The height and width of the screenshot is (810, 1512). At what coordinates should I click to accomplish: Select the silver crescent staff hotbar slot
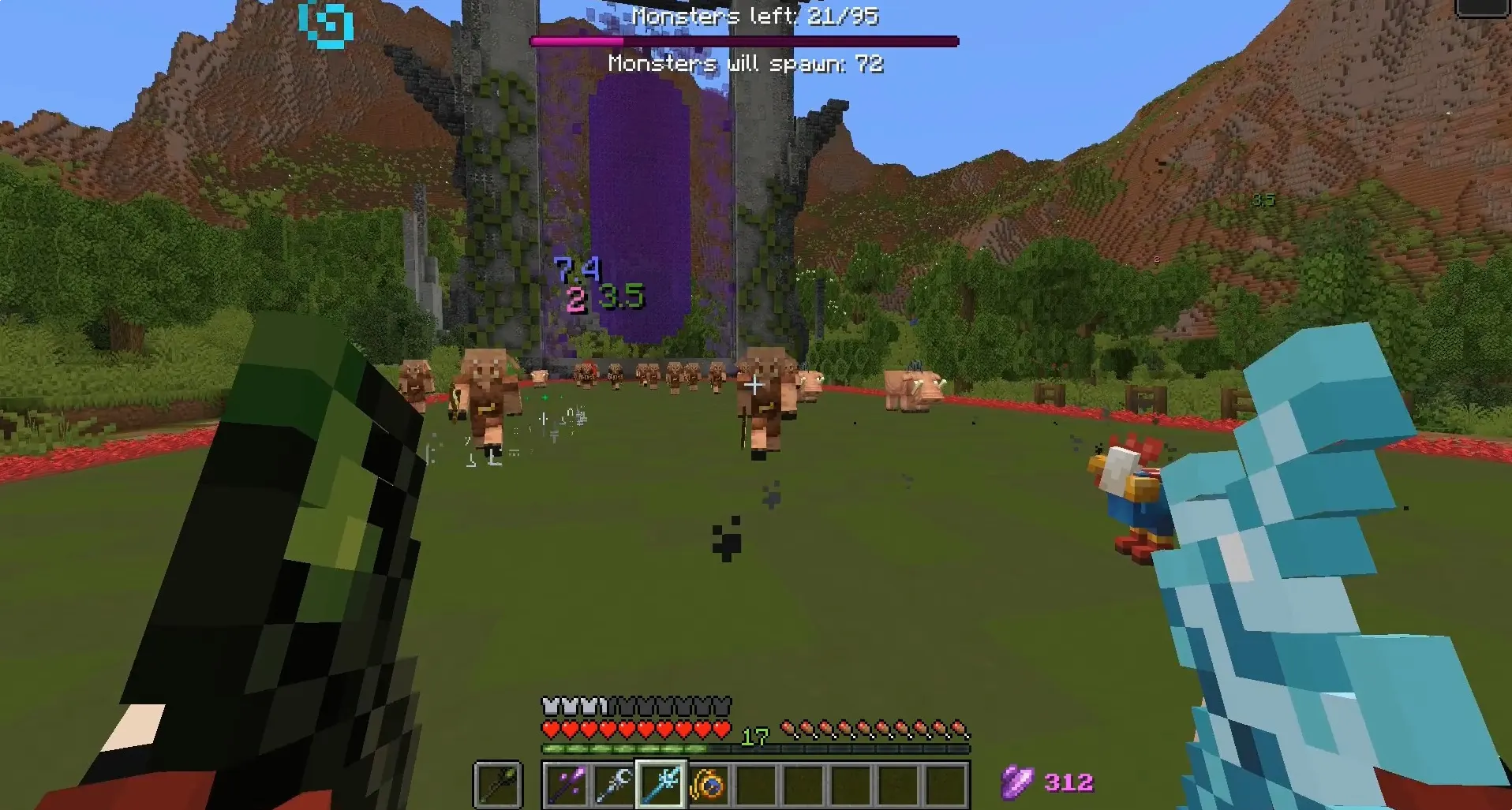[x=613, y=784]
